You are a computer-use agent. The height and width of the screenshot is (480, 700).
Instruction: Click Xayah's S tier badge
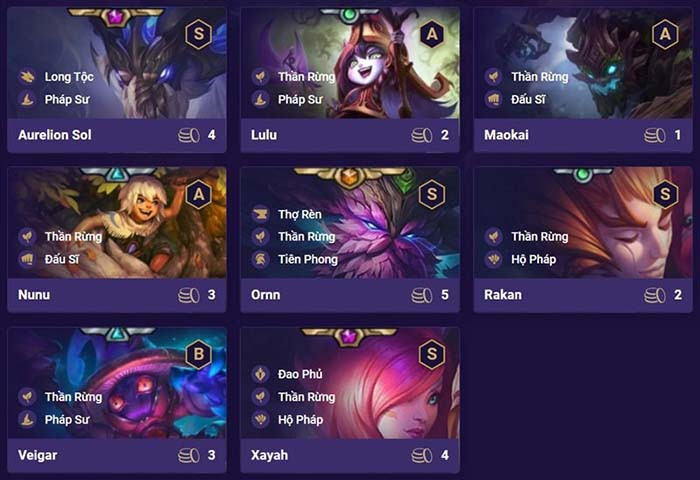tap(431, 354)
